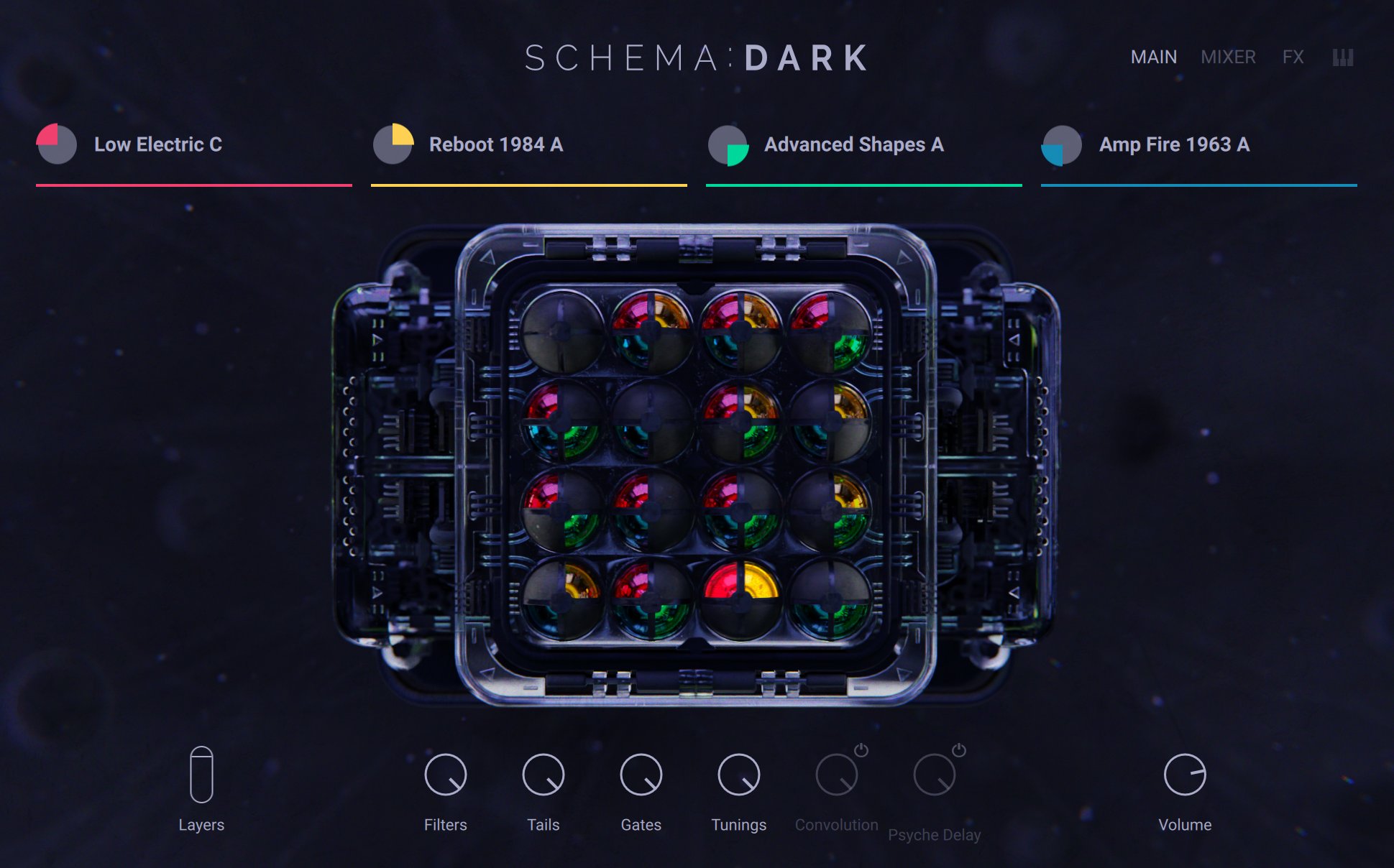The width and height of the screenshot is (1394, 868).
Task: Open the keyboard icon in the top bar
Action: point(1342,57)
